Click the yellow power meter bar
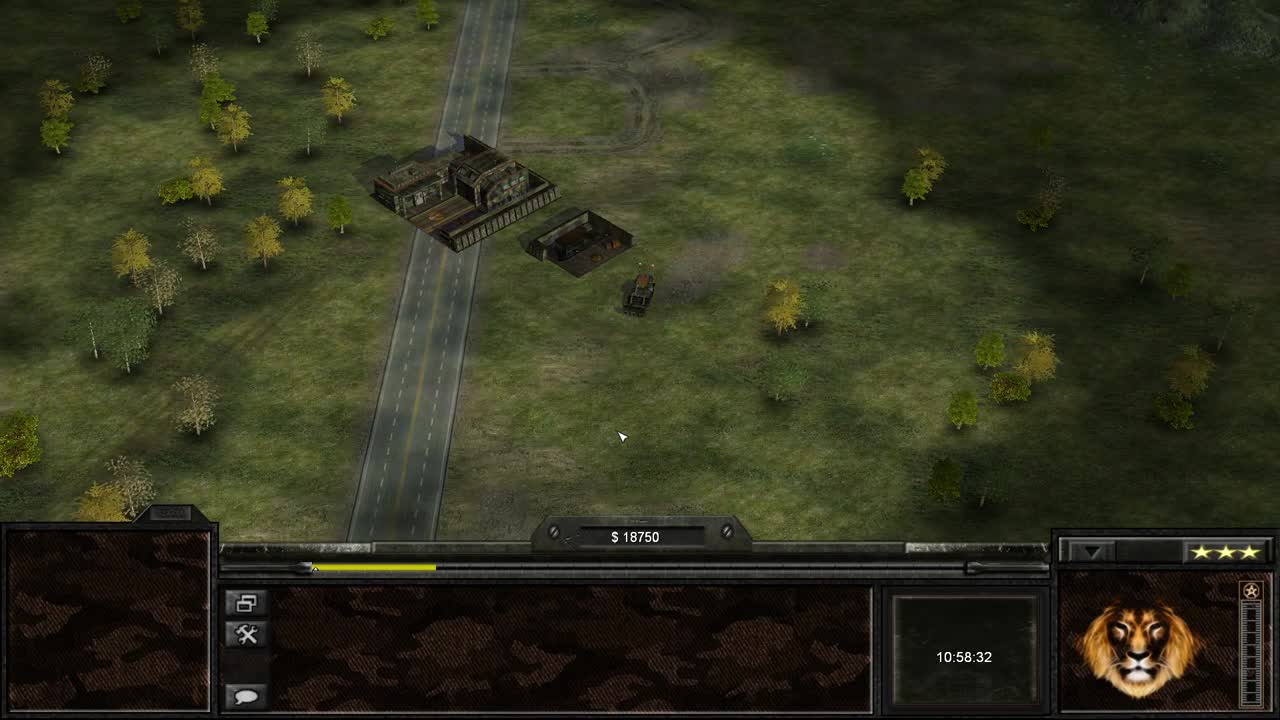This screenshot has width=1280, height=720. pos(375,566)
